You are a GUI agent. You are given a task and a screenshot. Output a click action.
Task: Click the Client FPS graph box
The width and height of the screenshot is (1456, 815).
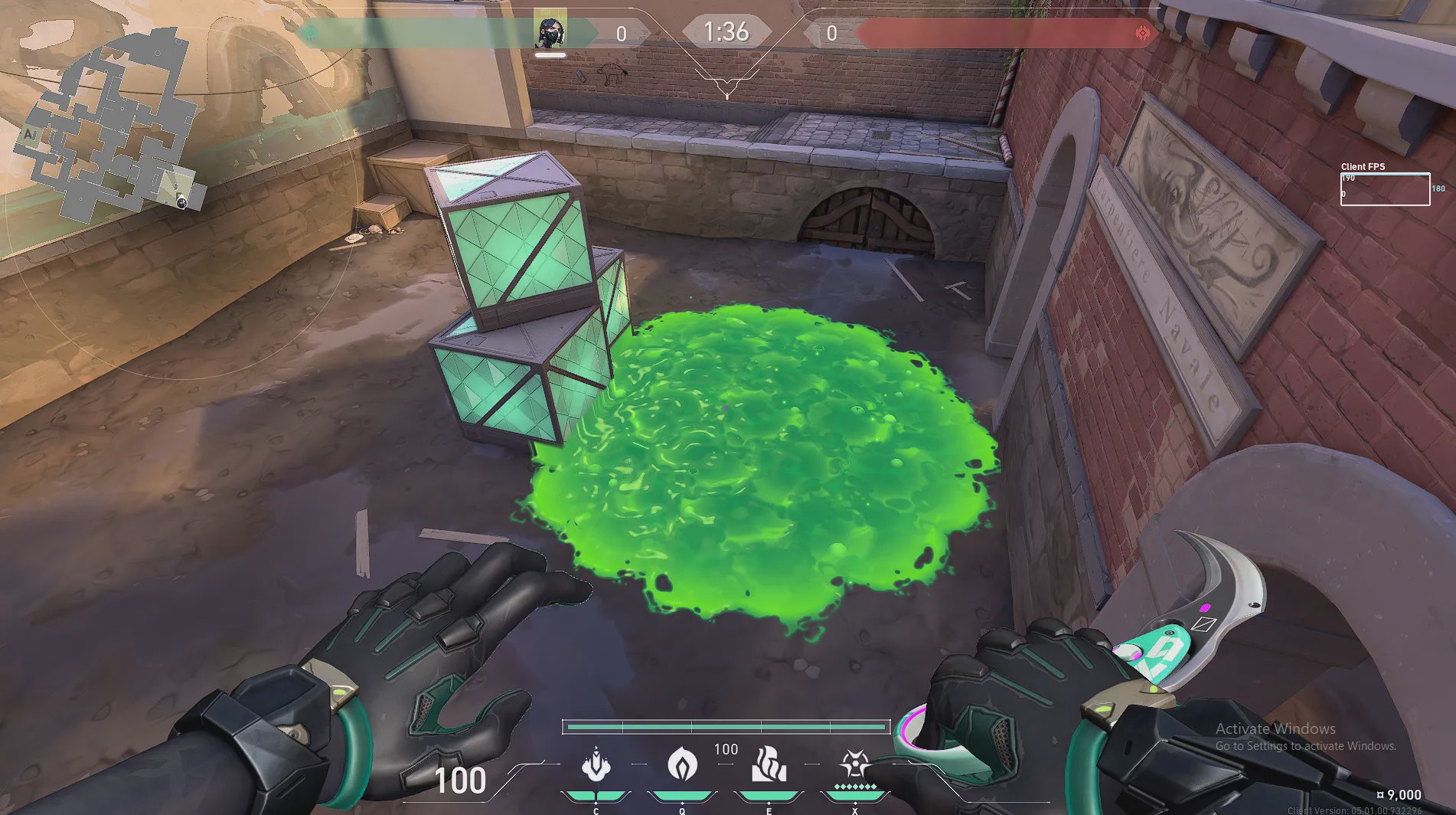pos(1384,189)
